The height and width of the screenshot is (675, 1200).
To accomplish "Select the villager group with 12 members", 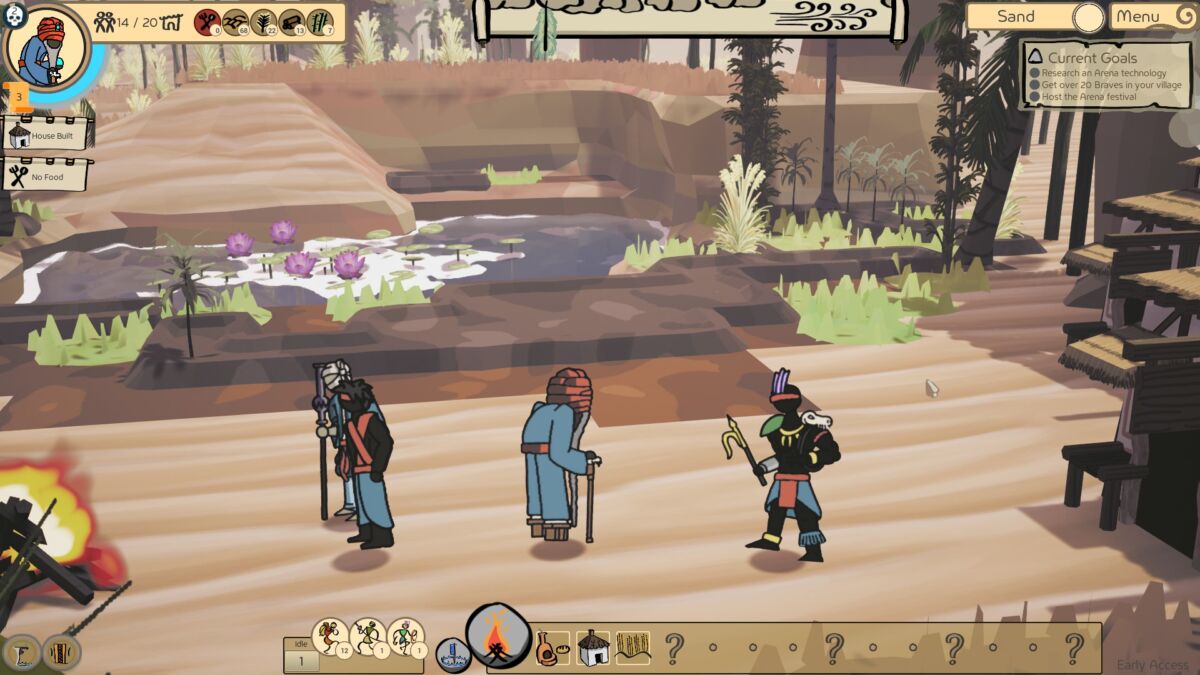I will click(x=330, y=637).
